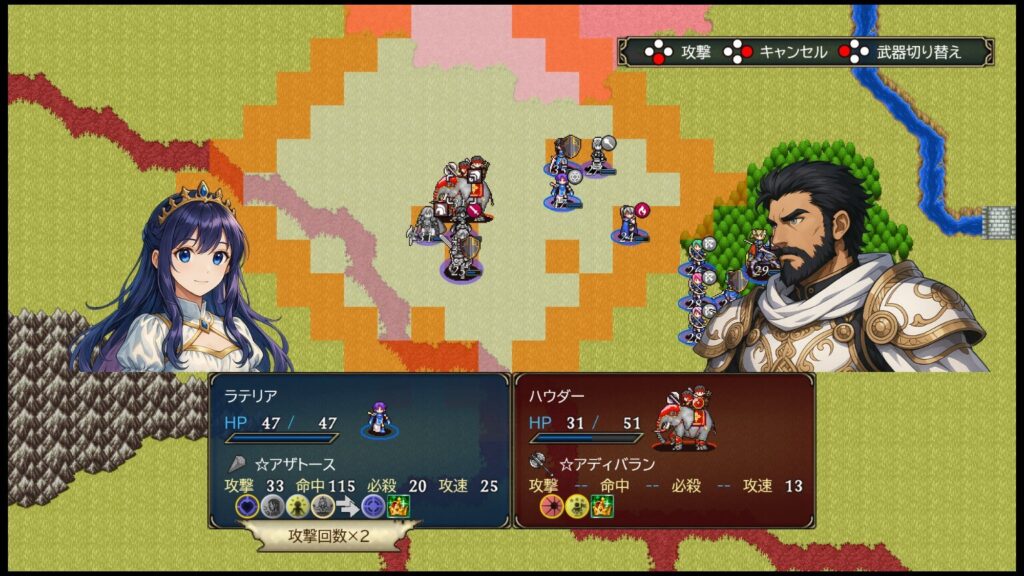
Task: Choose the blue crosshair skill icon
Action: 372,507
